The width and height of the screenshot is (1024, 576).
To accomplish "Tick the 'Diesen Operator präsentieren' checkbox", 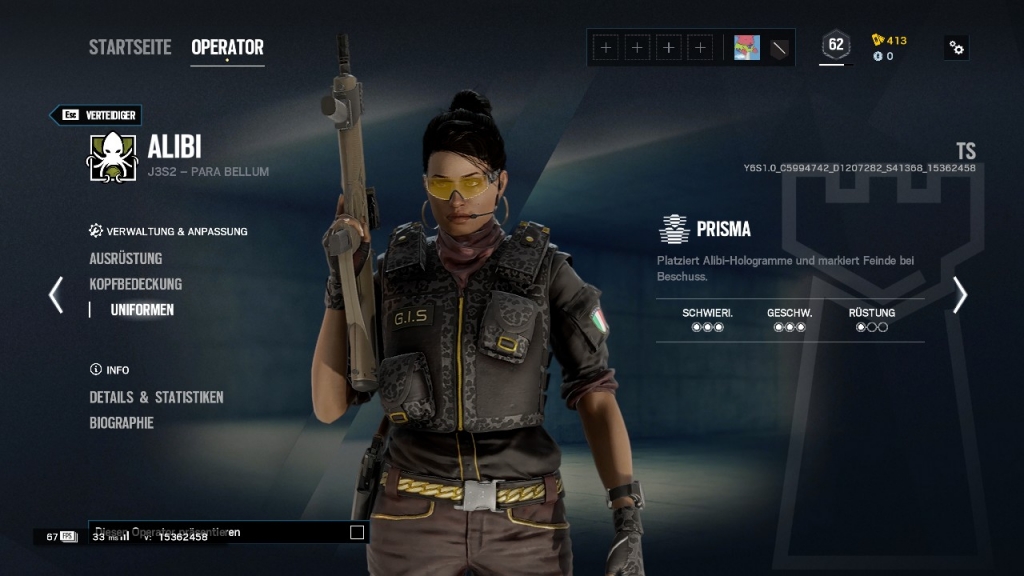I will (357, 533).
